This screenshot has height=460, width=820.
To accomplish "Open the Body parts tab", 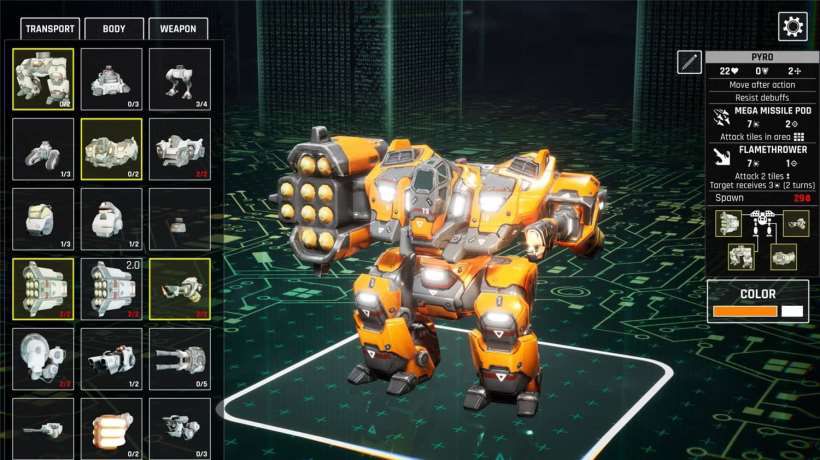I will 114,29.
